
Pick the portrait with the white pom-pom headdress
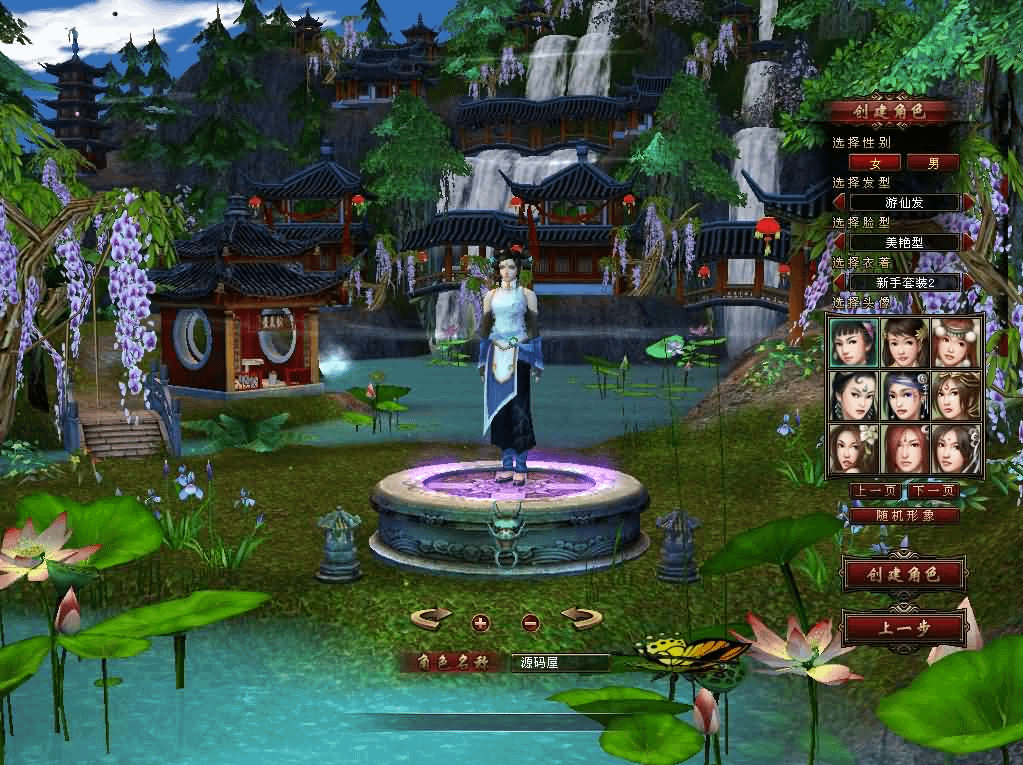click(956, 342)
